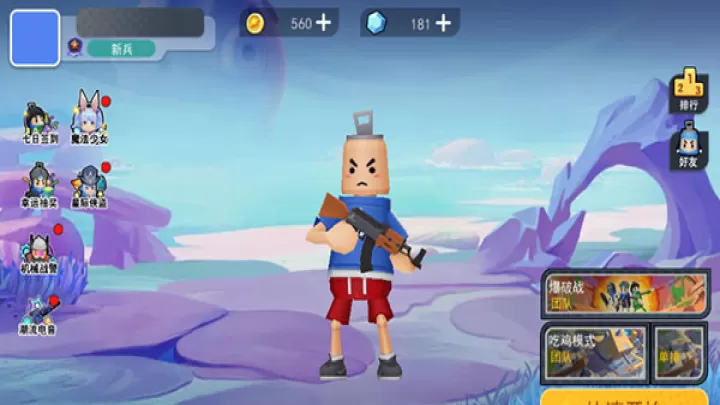Open the 暴躁侠盗 event icon
720x405 pixels.
pos(88,186)
